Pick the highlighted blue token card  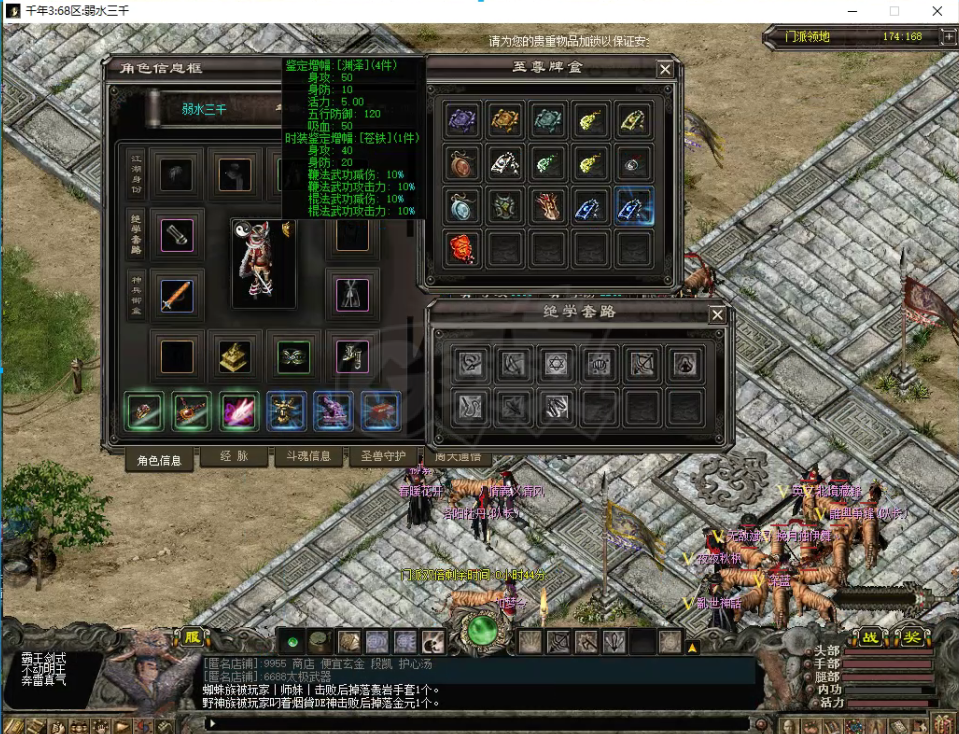click(x=635, y=206)
